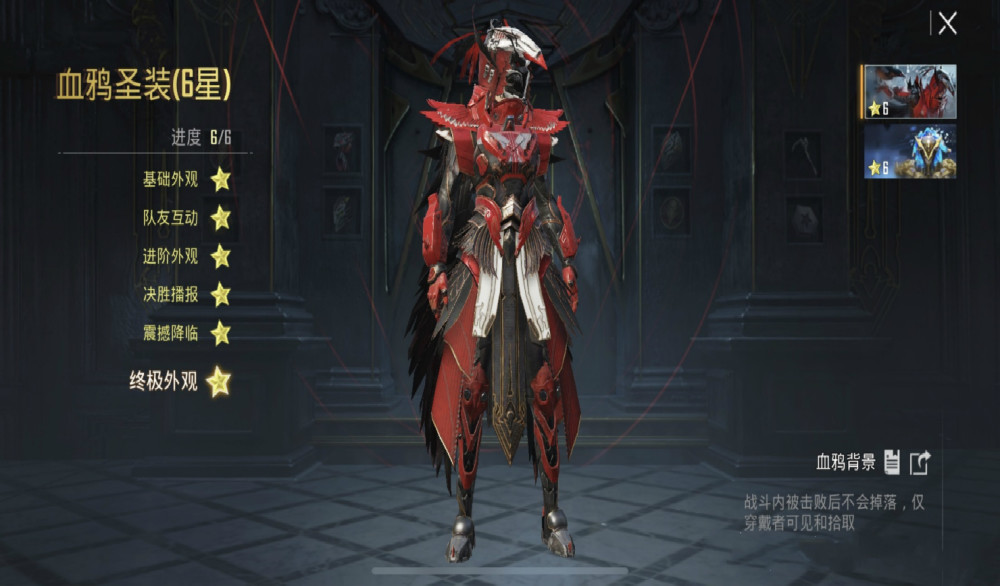Click the share icon beside 血鸦背景

pos(920,462)
